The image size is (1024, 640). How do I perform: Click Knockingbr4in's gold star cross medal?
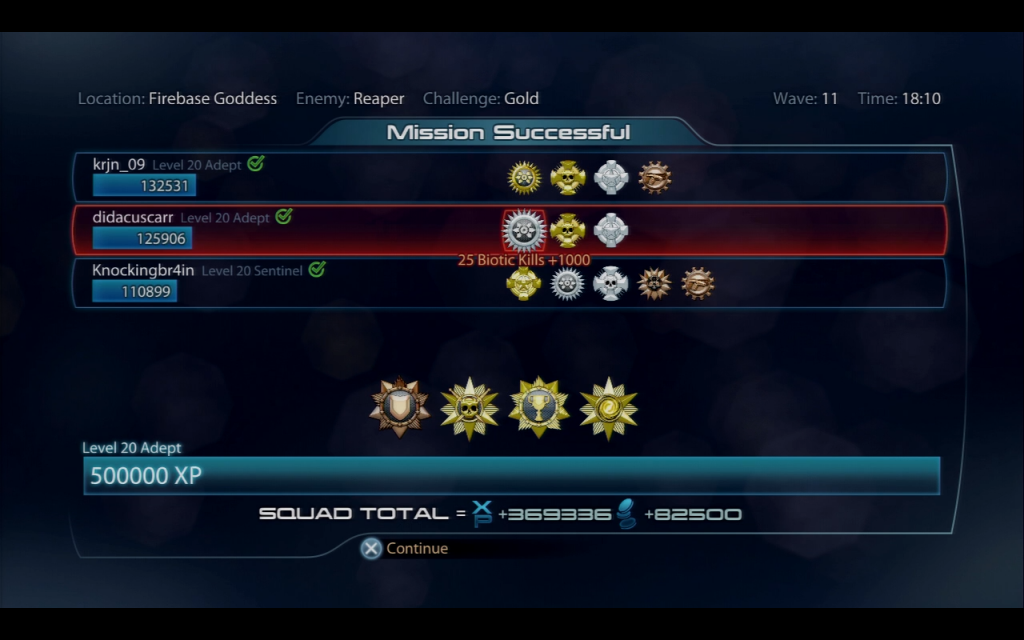click(x=523, y=283)
